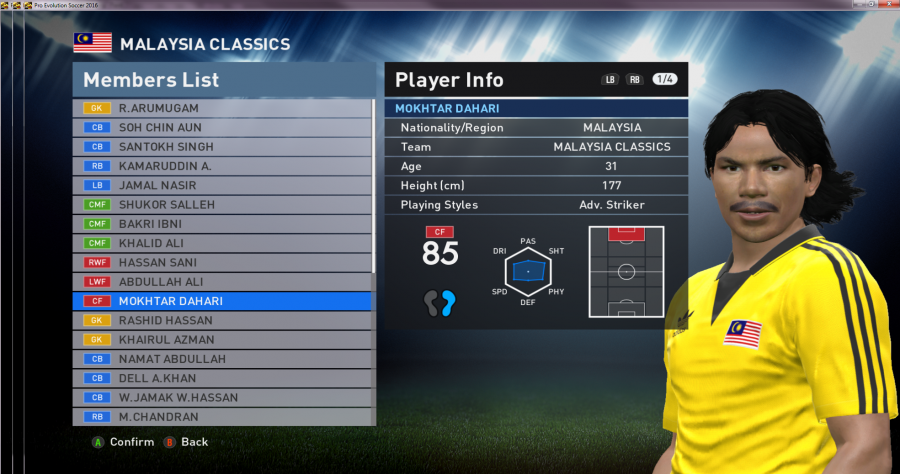
Task: Pick W.Jamak W.Hassan from list
Action: point(222,398)
